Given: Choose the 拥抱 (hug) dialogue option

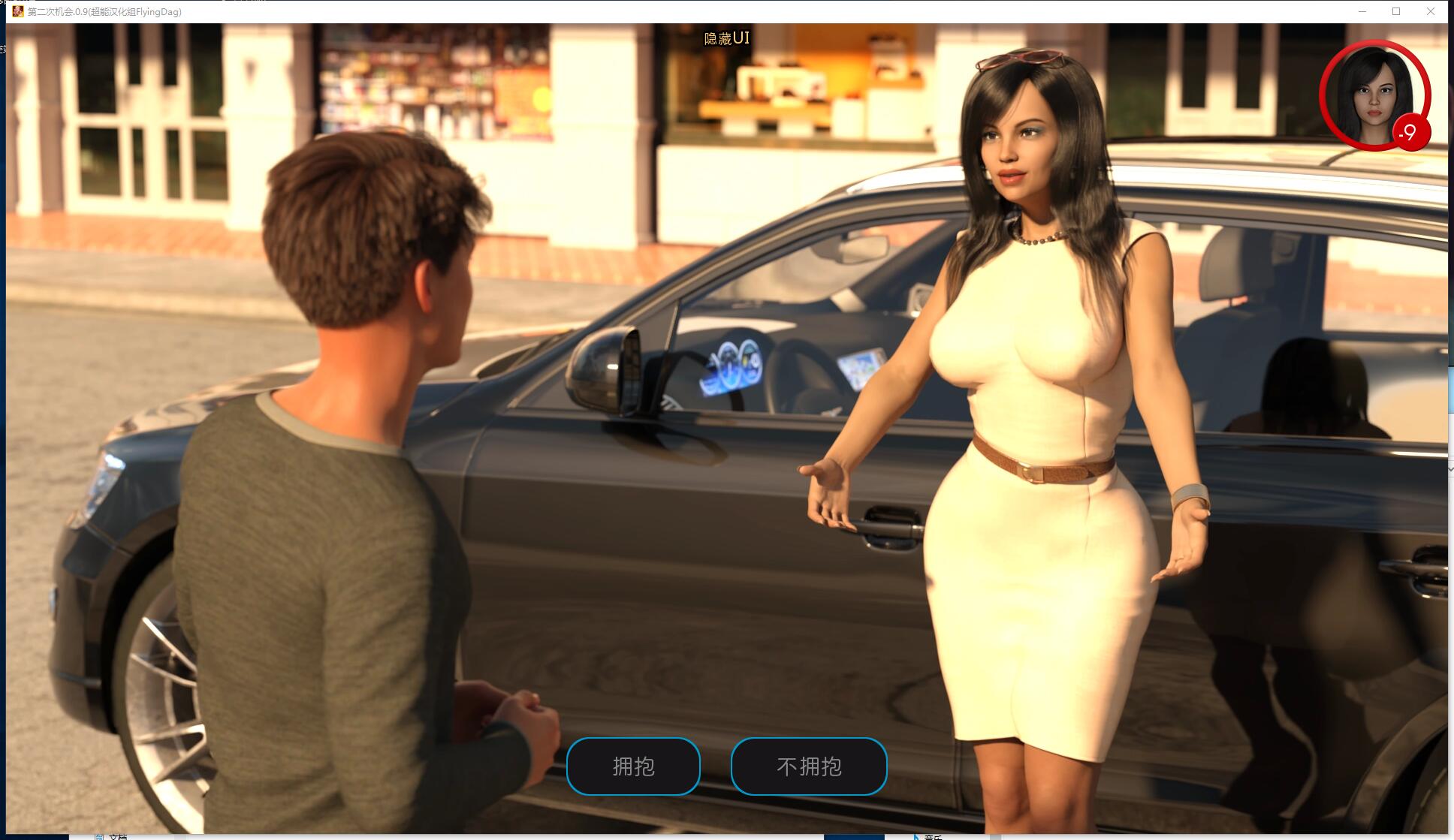Looking at the screenshot, I should (x=633, y=766).
